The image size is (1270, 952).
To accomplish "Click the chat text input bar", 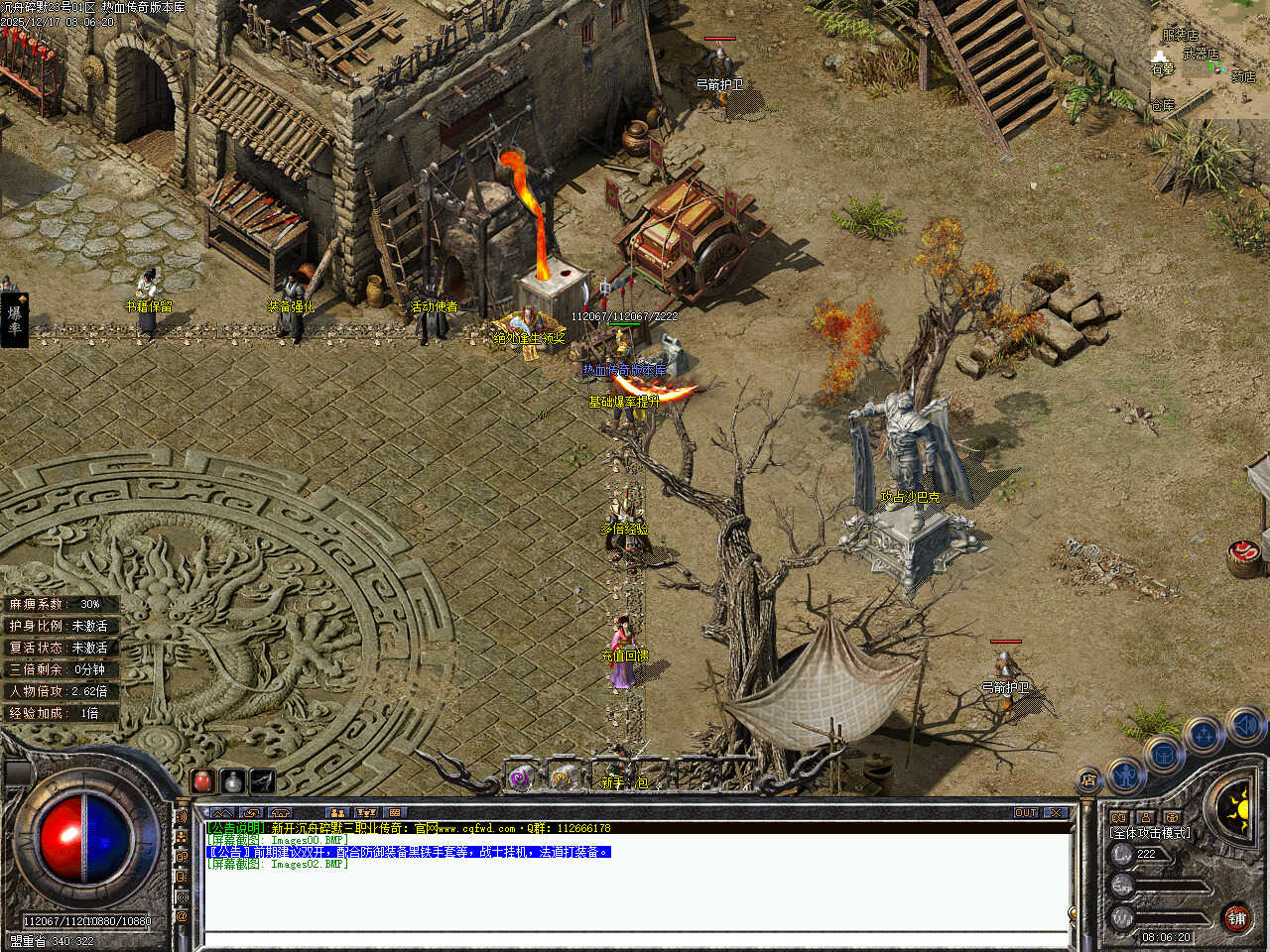I will click(635, 939).
